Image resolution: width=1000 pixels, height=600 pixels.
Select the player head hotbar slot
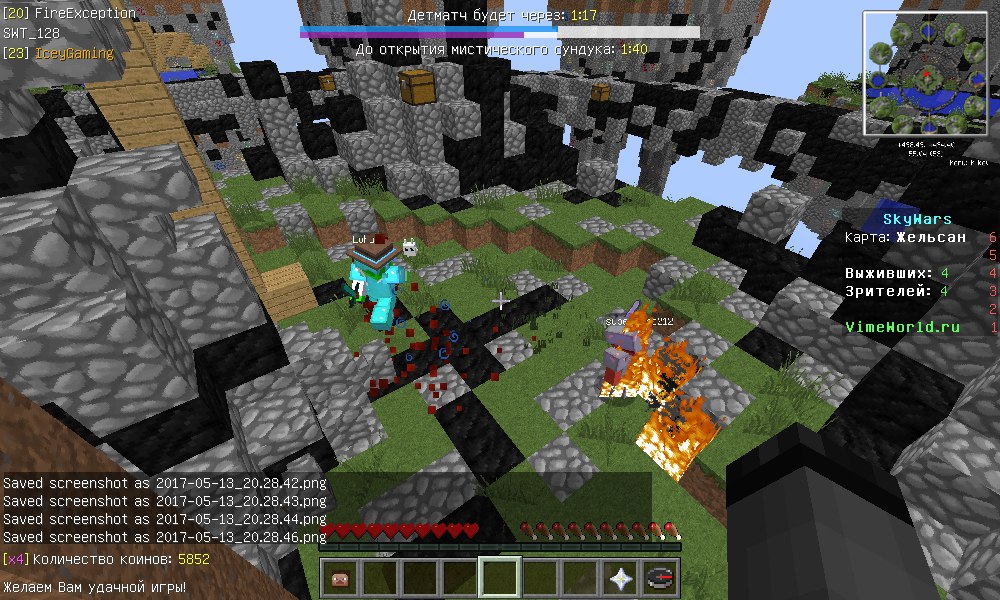[340, 578]
